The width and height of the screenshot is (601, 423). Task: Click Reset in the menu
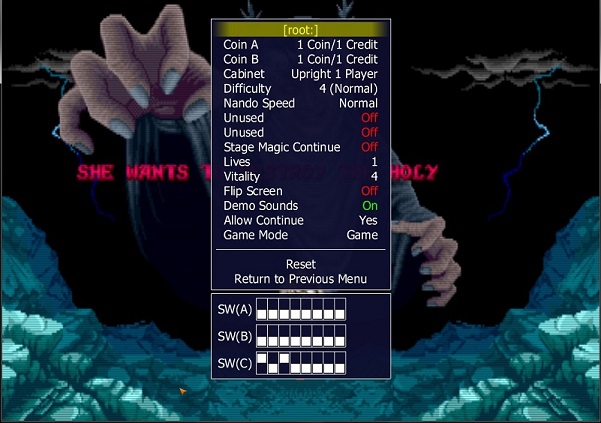[x=300, y=264]
